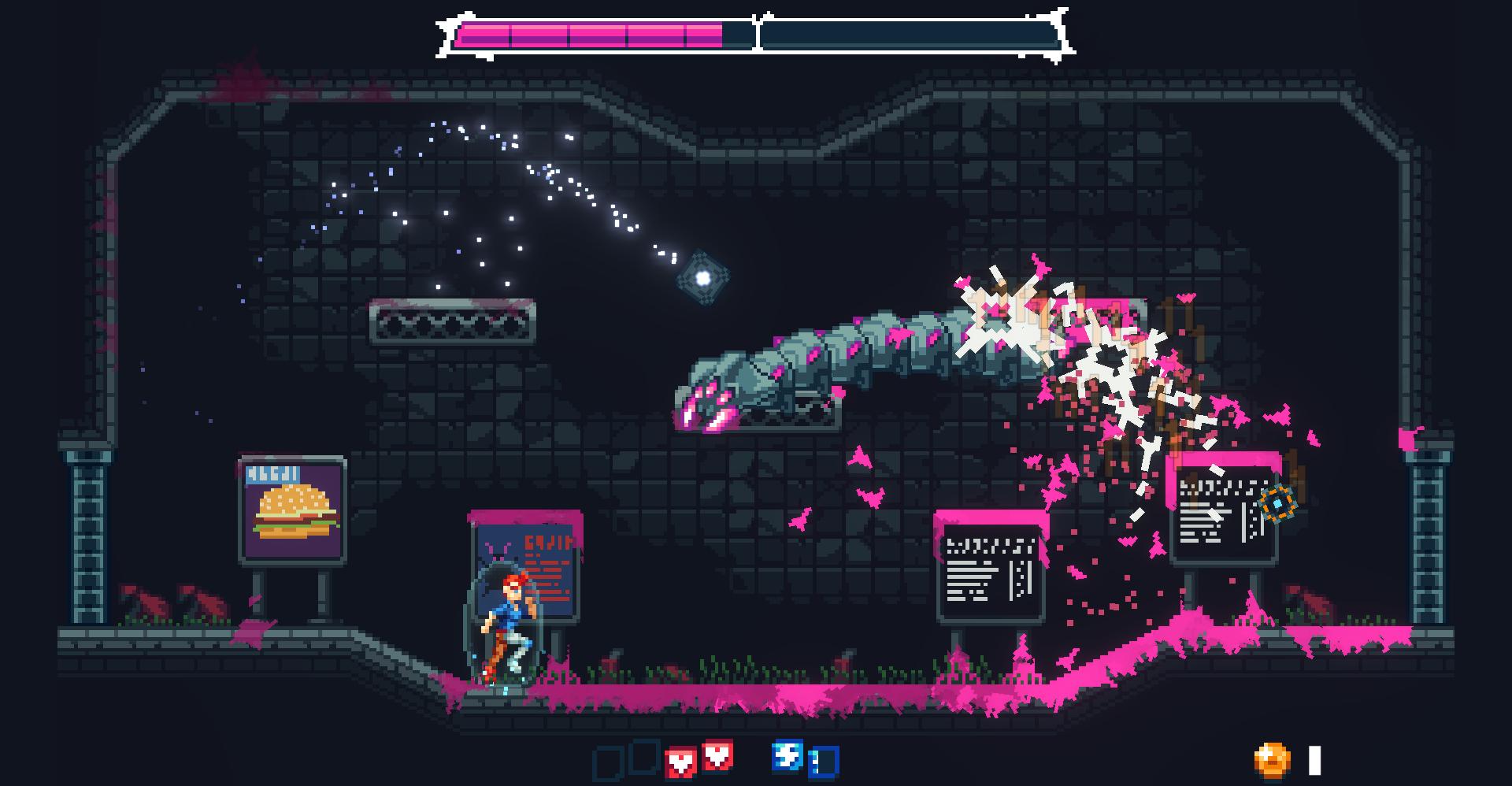The image size is (1512, 786).
Task: Select the left filled heart icon
Action: pos(677,760)
